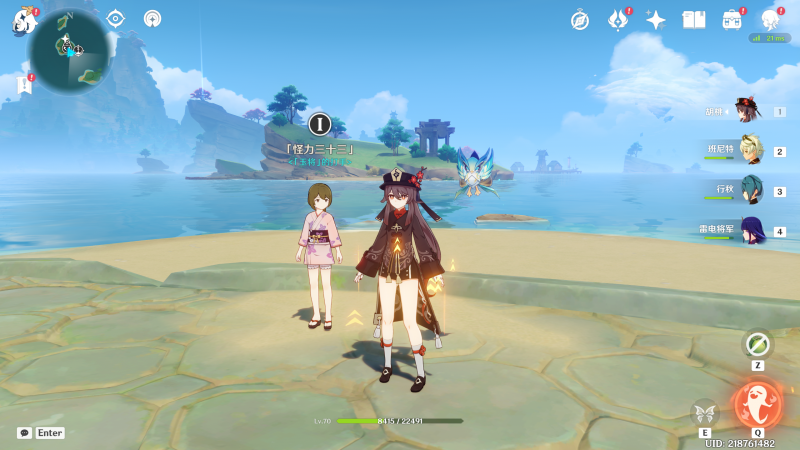This screenshot has height=450, width=800.
Task: Open the circular minimap
Action: click(x=68, y=52)
